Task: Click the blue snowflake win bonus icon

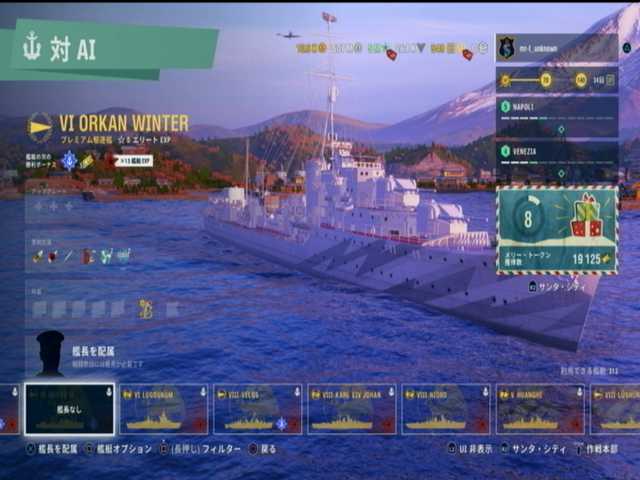Action: click(69, 160)
